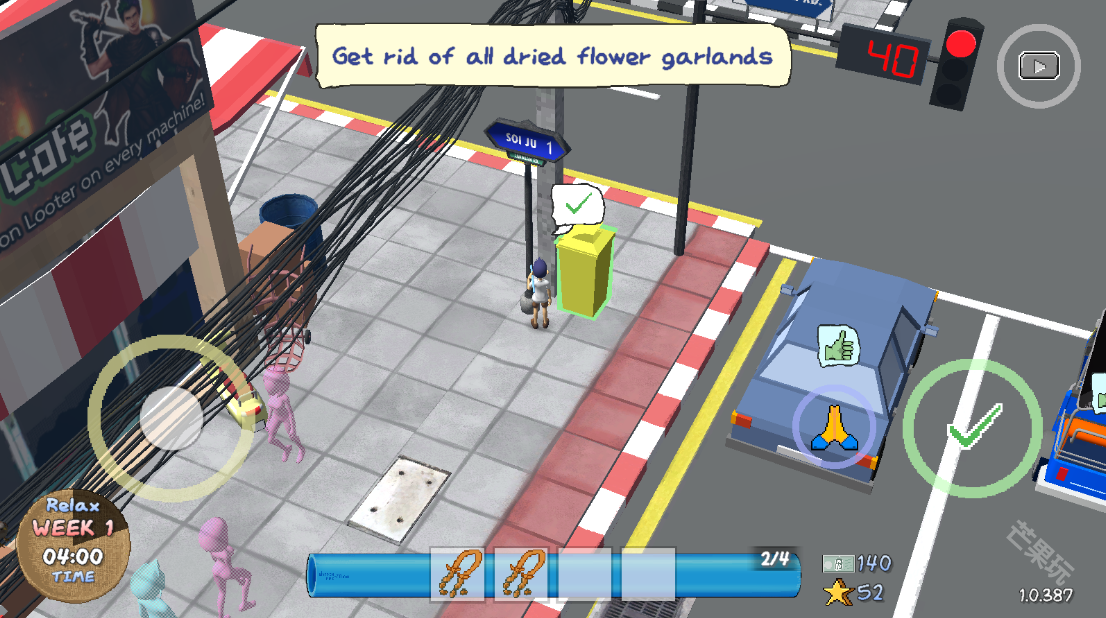
Task: Open the video play button
Action: [x=1040, y=66]
